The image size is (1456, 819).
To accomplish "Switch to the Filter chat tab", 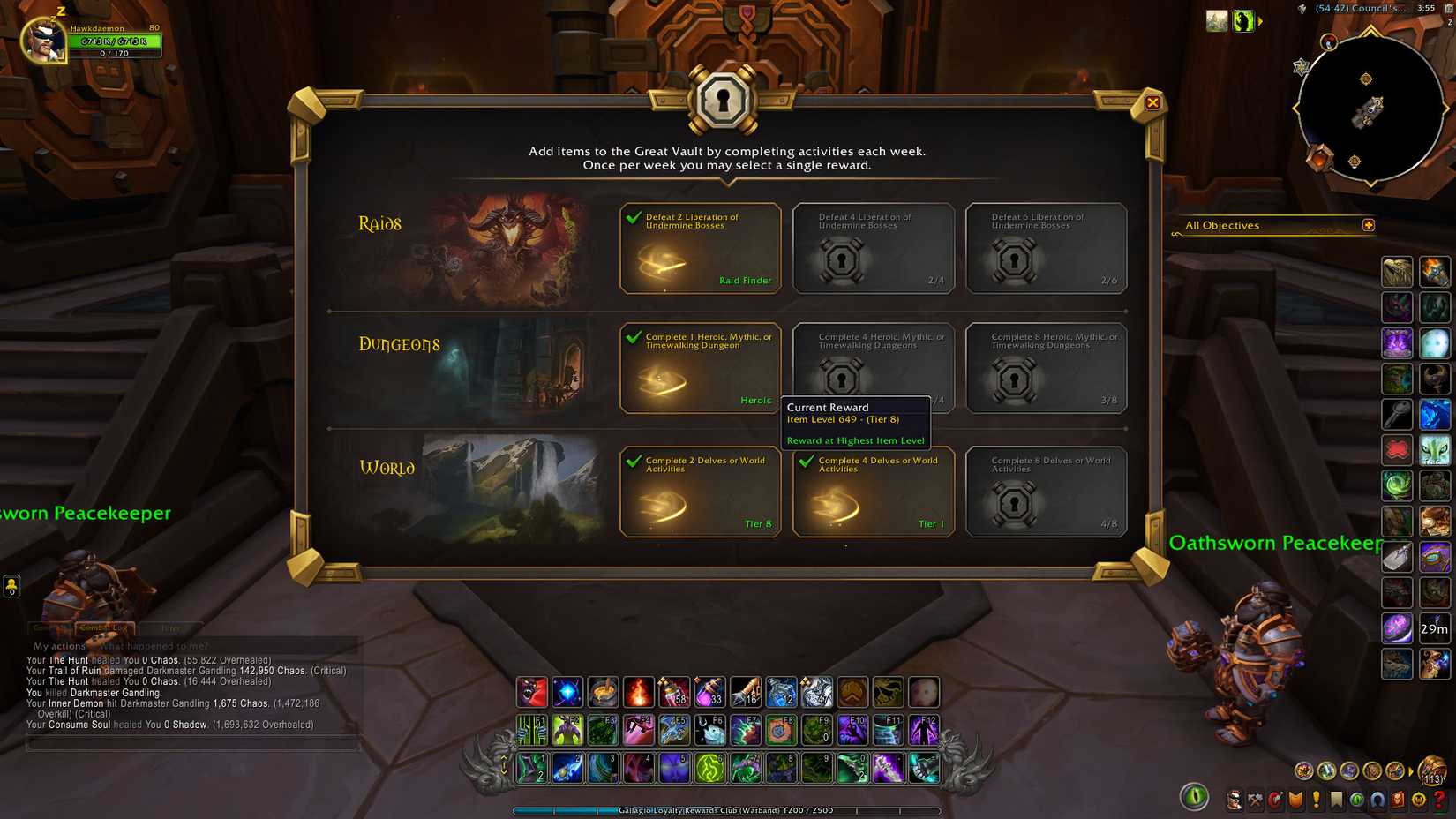I will tap(169, 627).
